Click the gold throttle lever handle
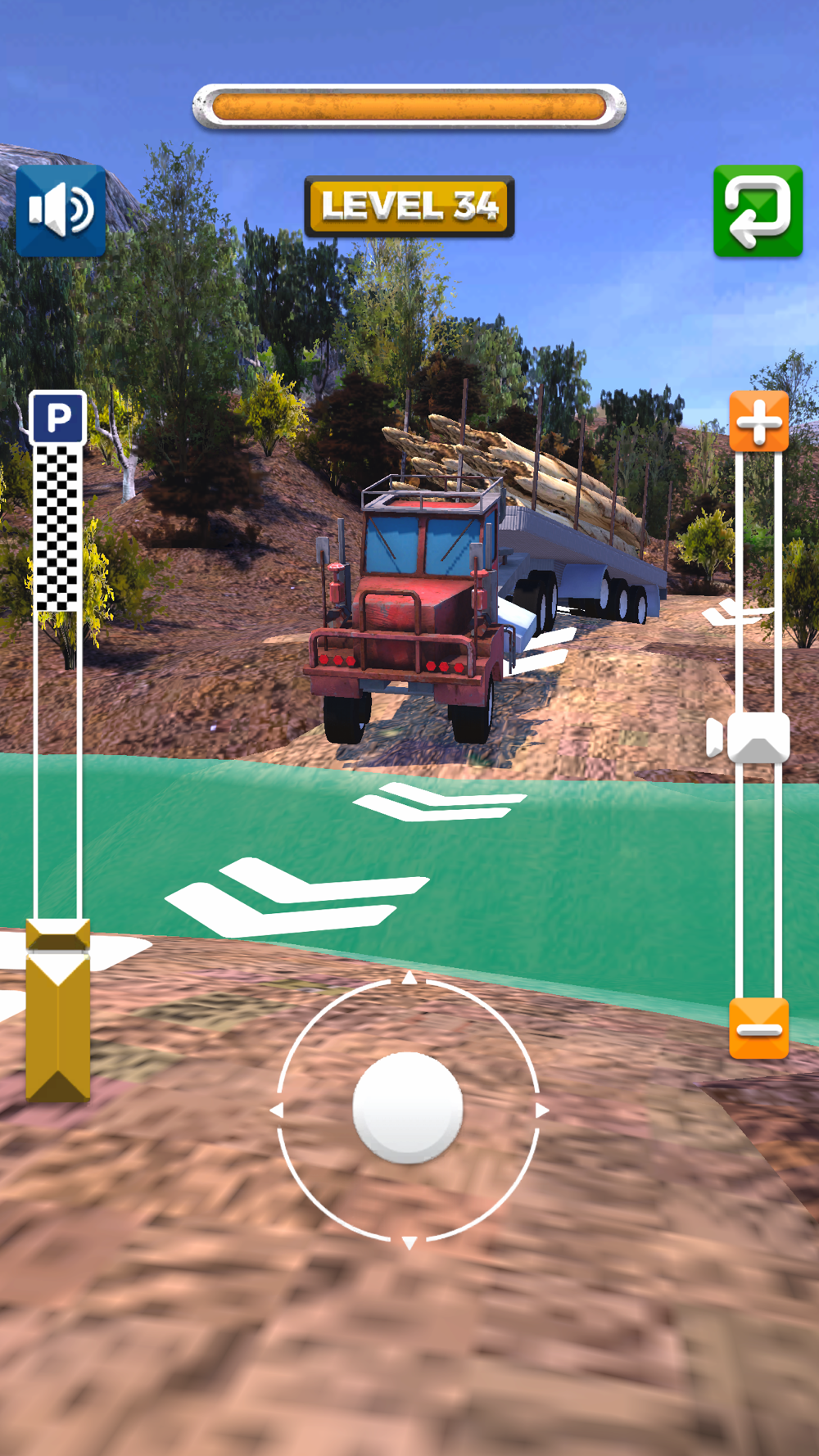This screenshot has height=1456, width=819. click(x=58, y=1010)
